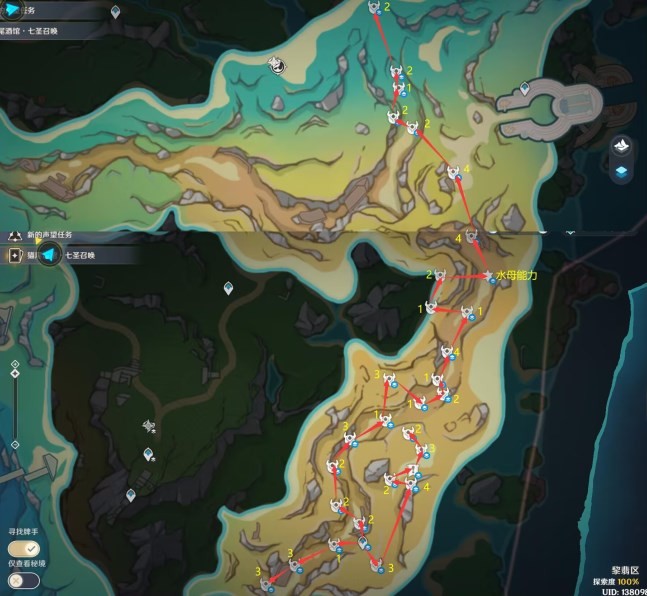Open the mountain terrain map view button
This screenshot has width=647, height=596.
621,147
